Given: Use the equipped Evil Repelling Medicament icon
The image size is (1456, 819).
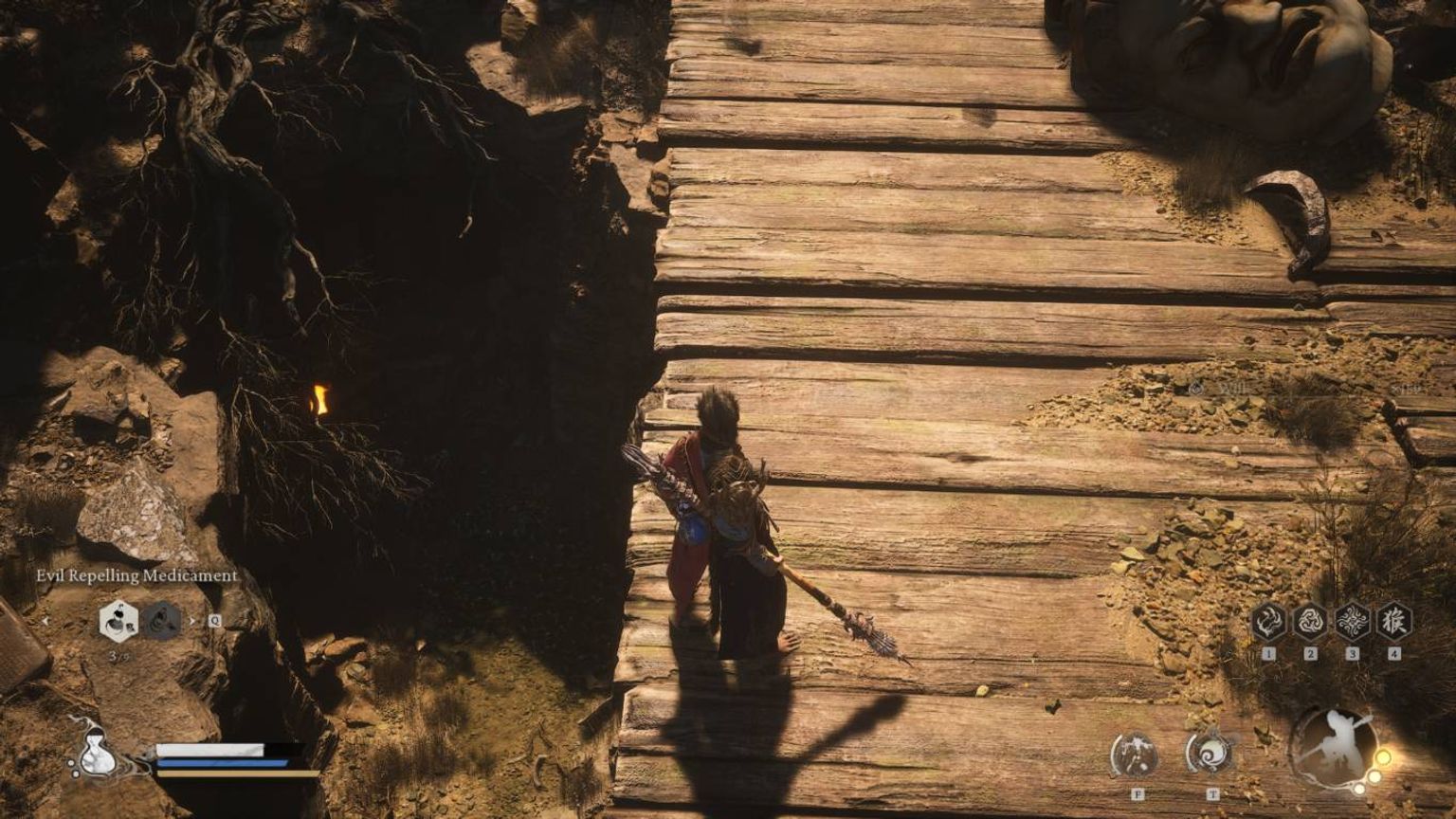Looking at the screenshot, I should [x=118, y=622].
